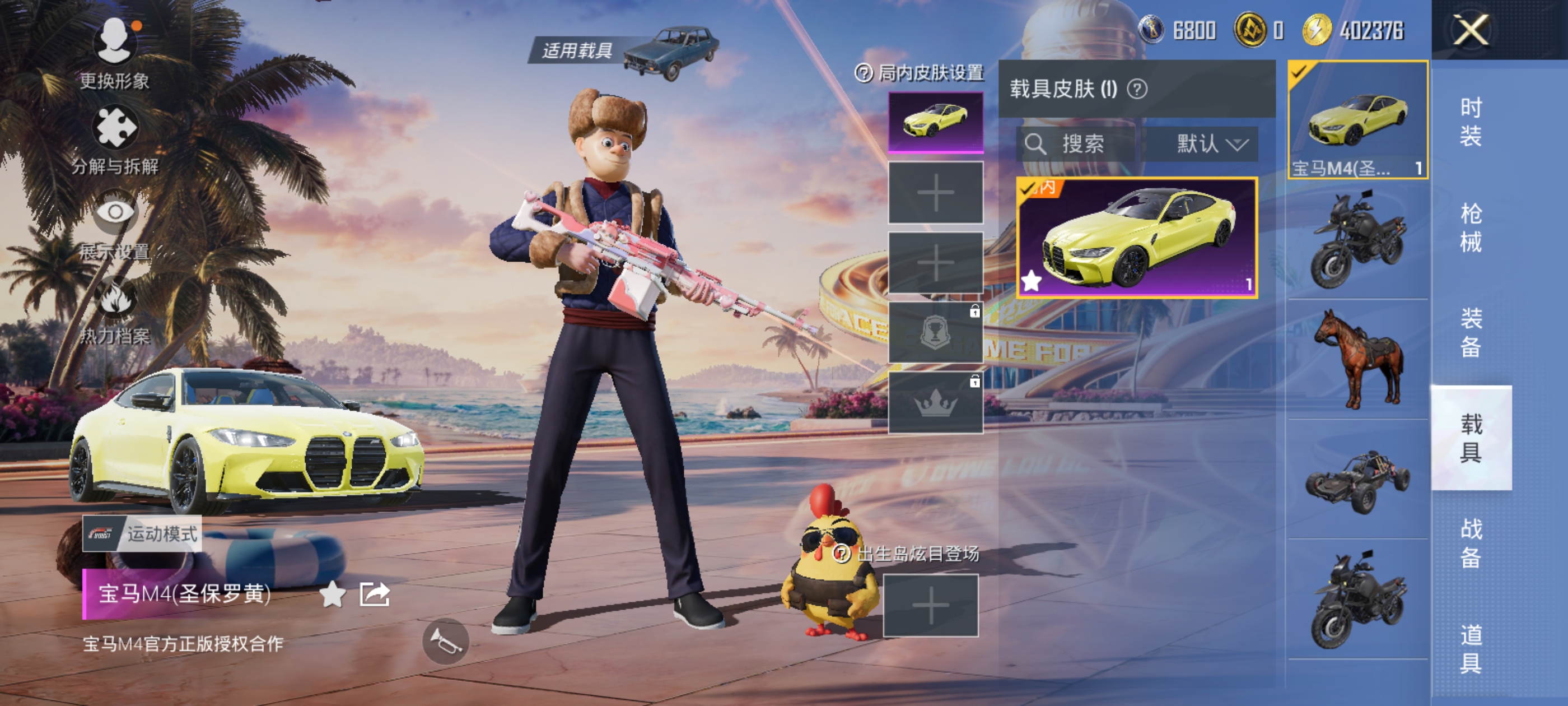Favorite the BMW M4 with star icon
The image size is (1568, 706).
(x=332, y=594)
